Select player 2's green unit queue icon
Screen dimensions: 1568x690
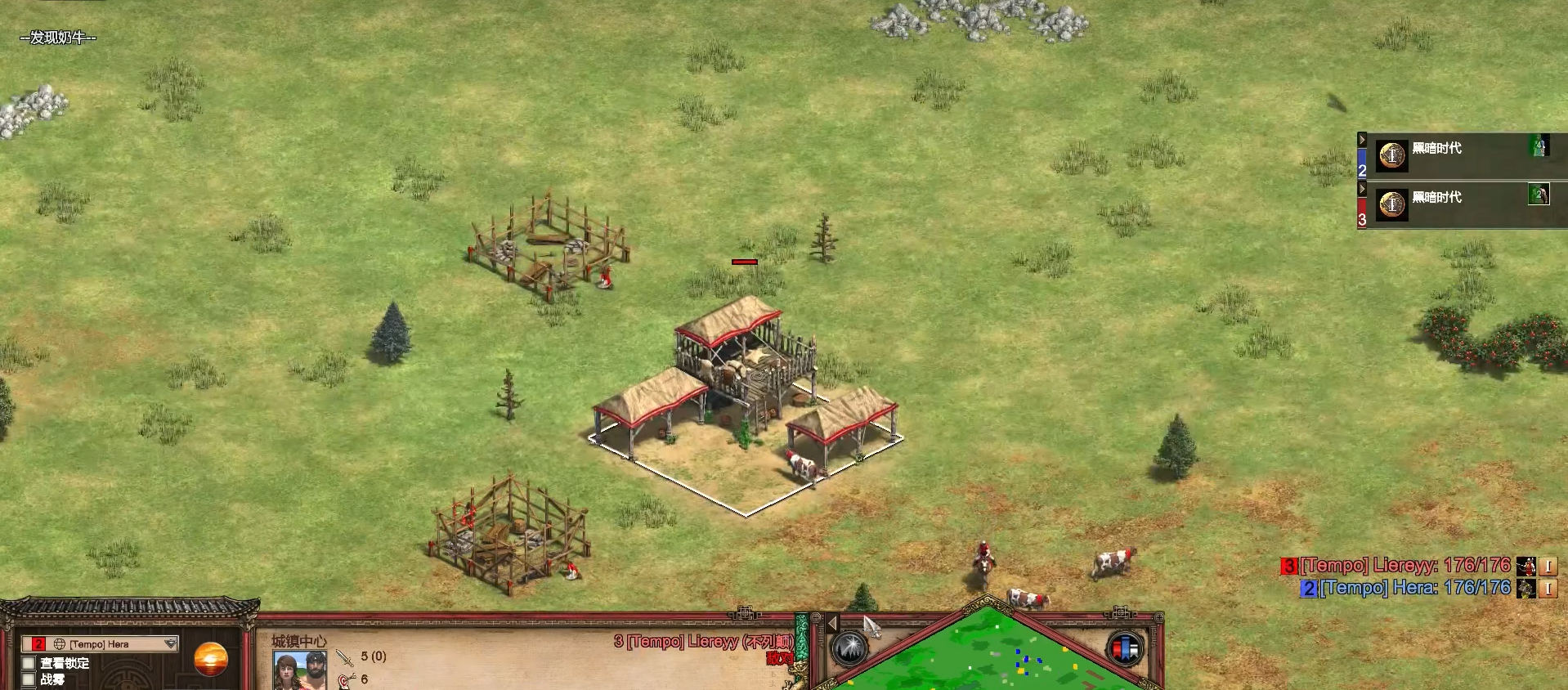(x=1539, y=146)
